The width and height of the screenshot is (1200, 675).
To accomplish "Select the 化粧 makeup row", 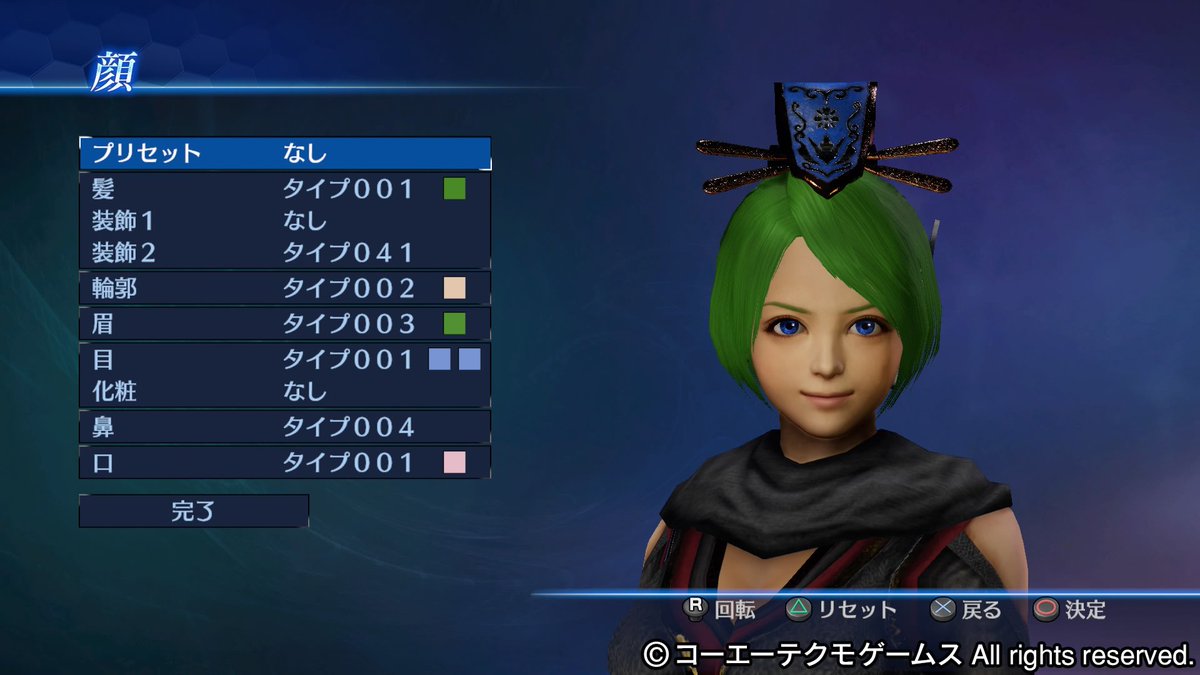I will click(285, 391).
